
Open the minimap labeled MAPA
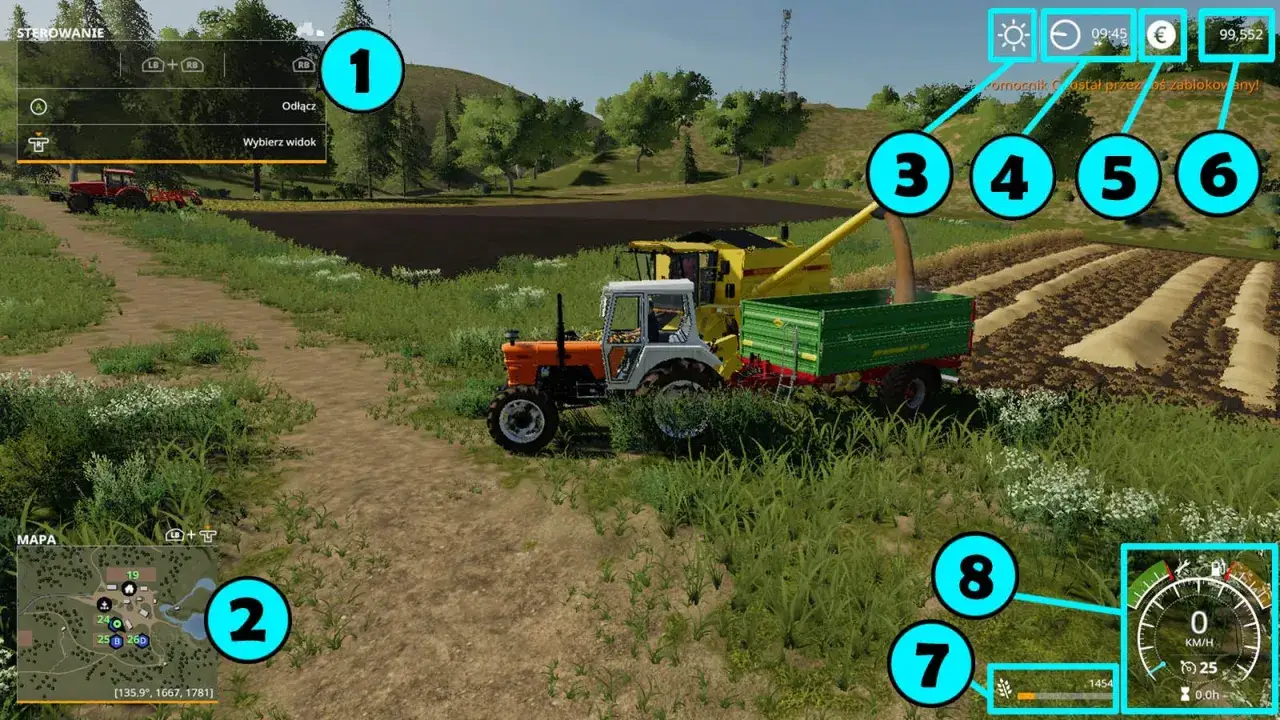(x=116, y=623)
